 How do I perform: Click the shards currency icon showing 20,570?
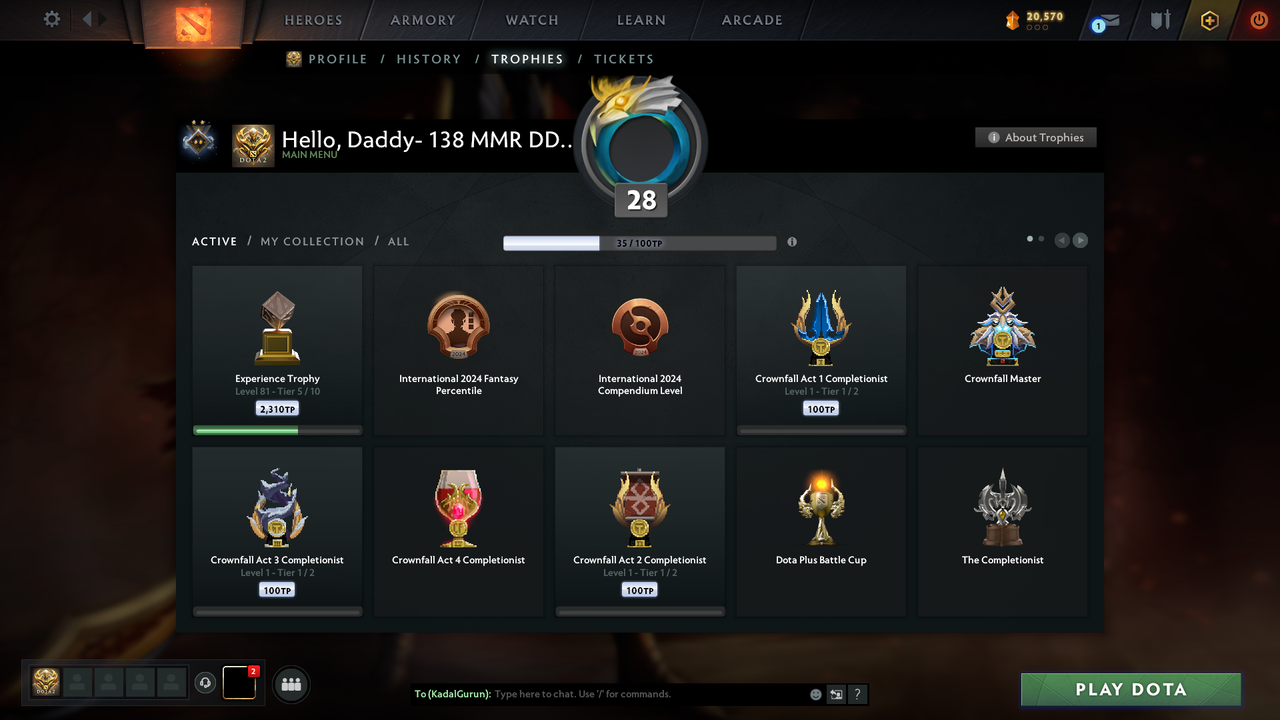point(1011,18)
